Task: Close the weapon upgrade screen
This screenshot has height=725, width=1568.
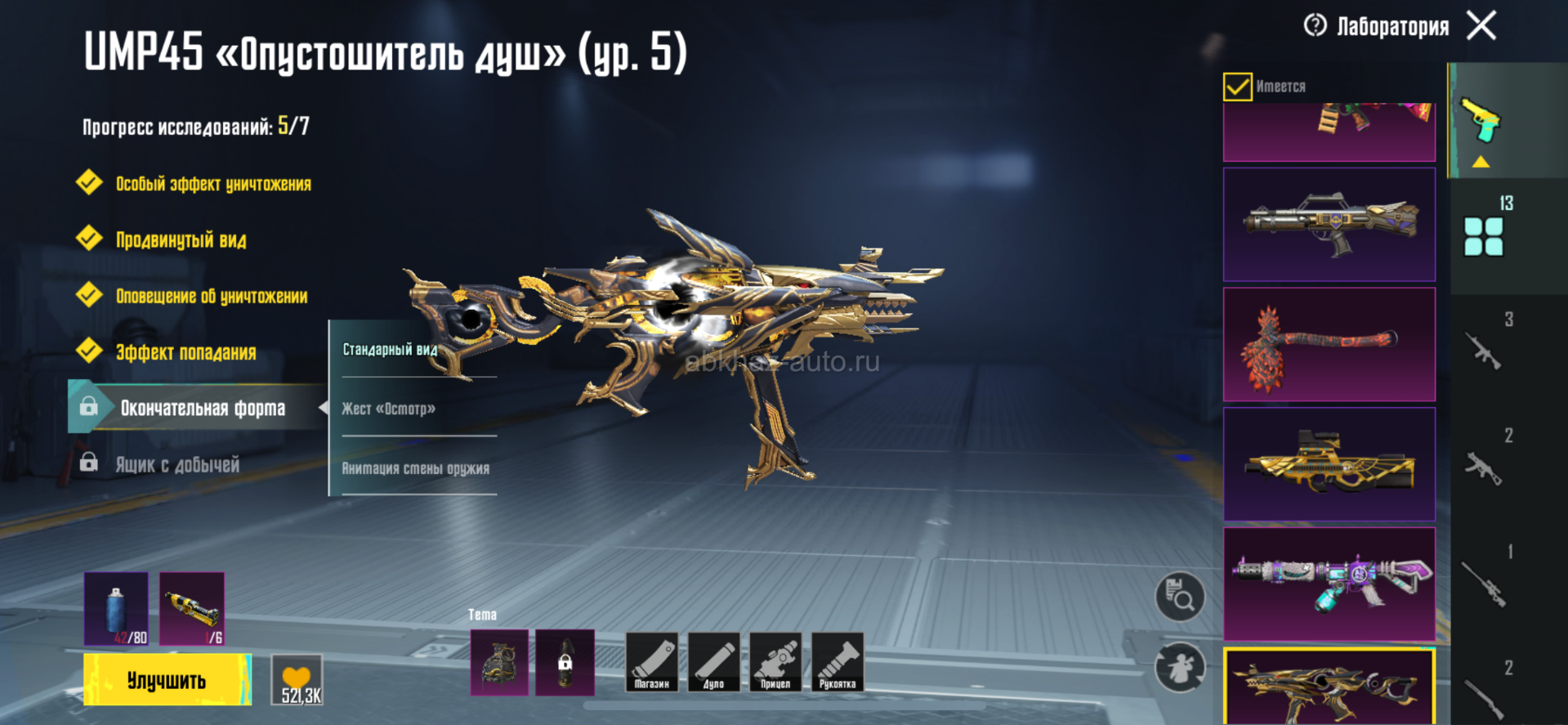Action: pyautogui.click(x=1481, y=25)
